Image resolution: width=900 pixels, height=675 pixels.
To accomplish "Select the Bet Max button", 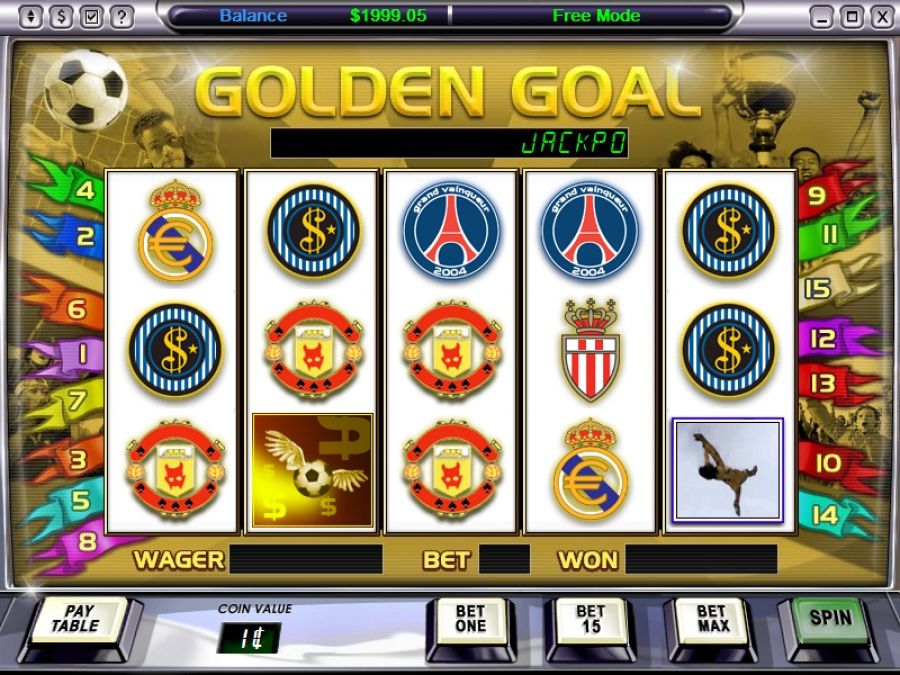I will click(x=710, y=619).
